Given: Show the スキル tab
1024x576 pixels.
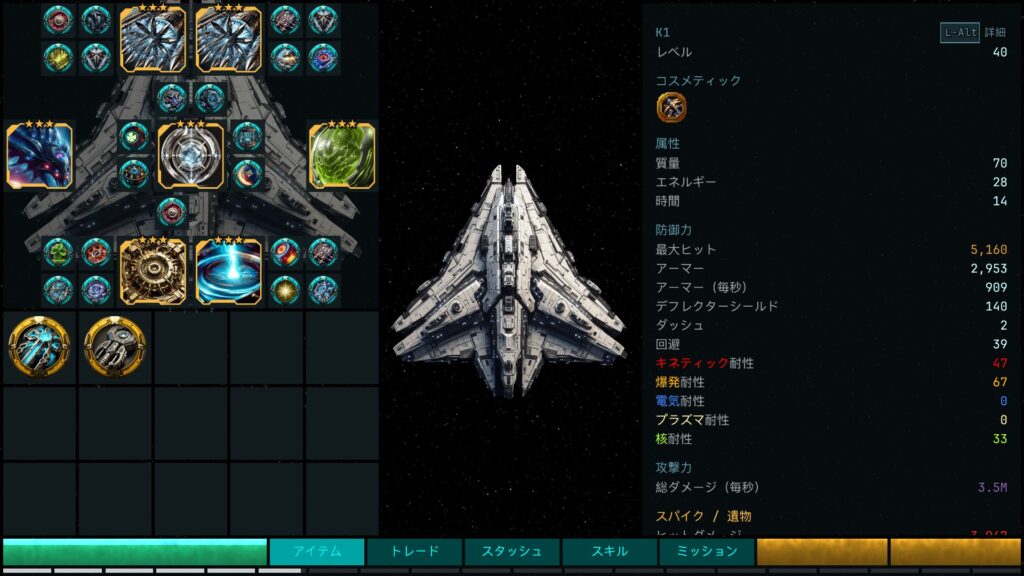Looking at the screenshot, I should tap(609, 551).
